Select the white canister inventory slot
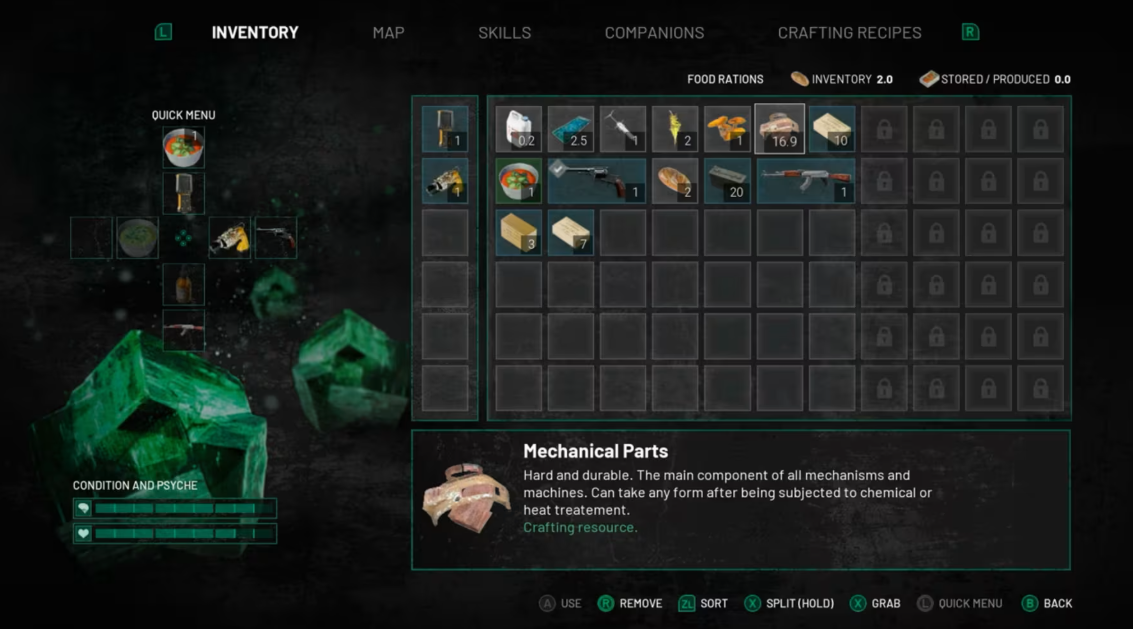1133x629 pixels. (x=518, y=129)
